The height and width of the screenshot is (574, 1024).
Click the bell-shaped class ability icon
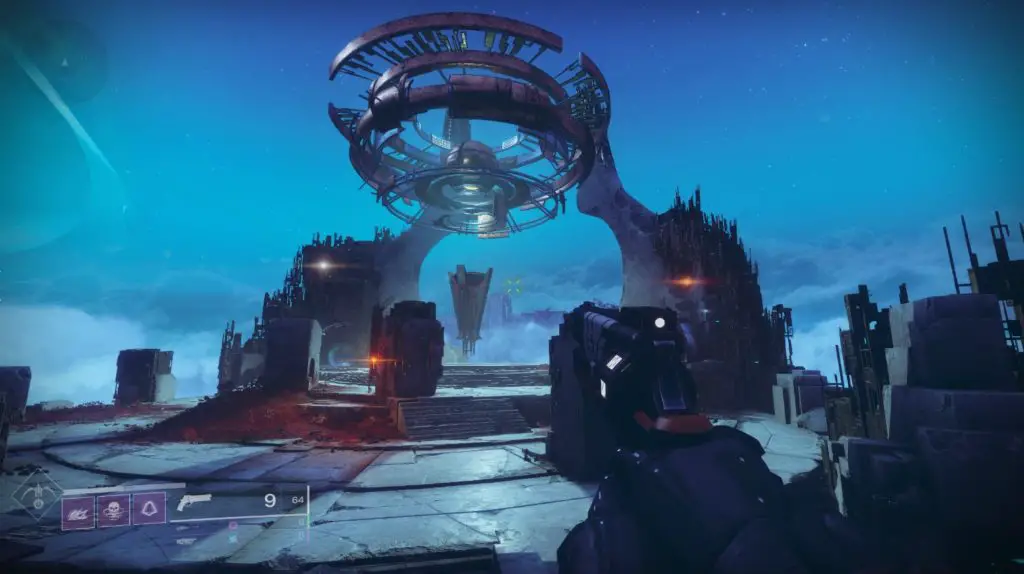pyautogui.click(x=149, y=511)
